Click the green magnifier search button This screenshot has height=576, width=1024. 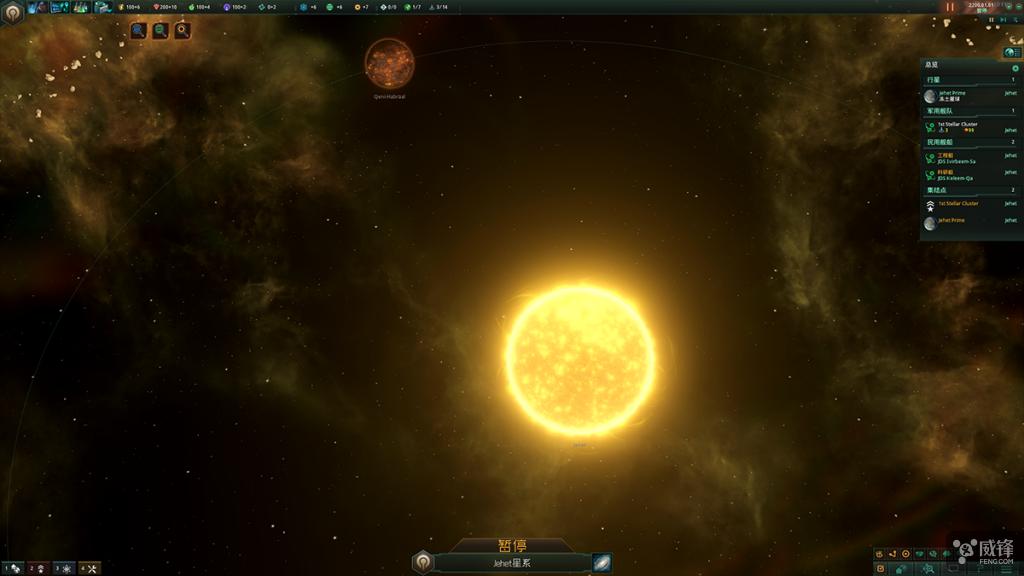160,31
